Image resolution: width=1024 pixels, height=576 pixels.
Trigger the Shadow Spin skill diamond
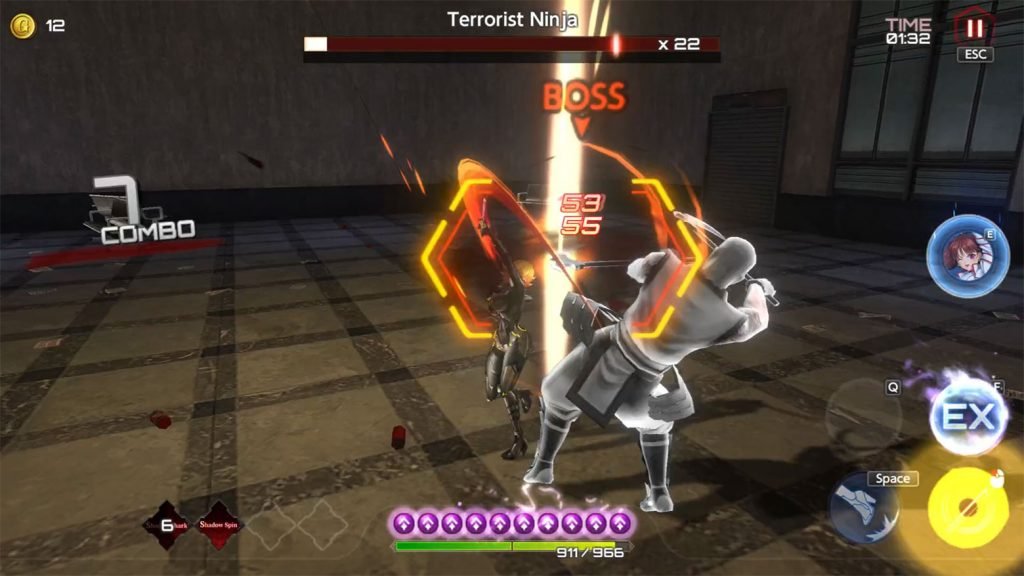point(220,523)
